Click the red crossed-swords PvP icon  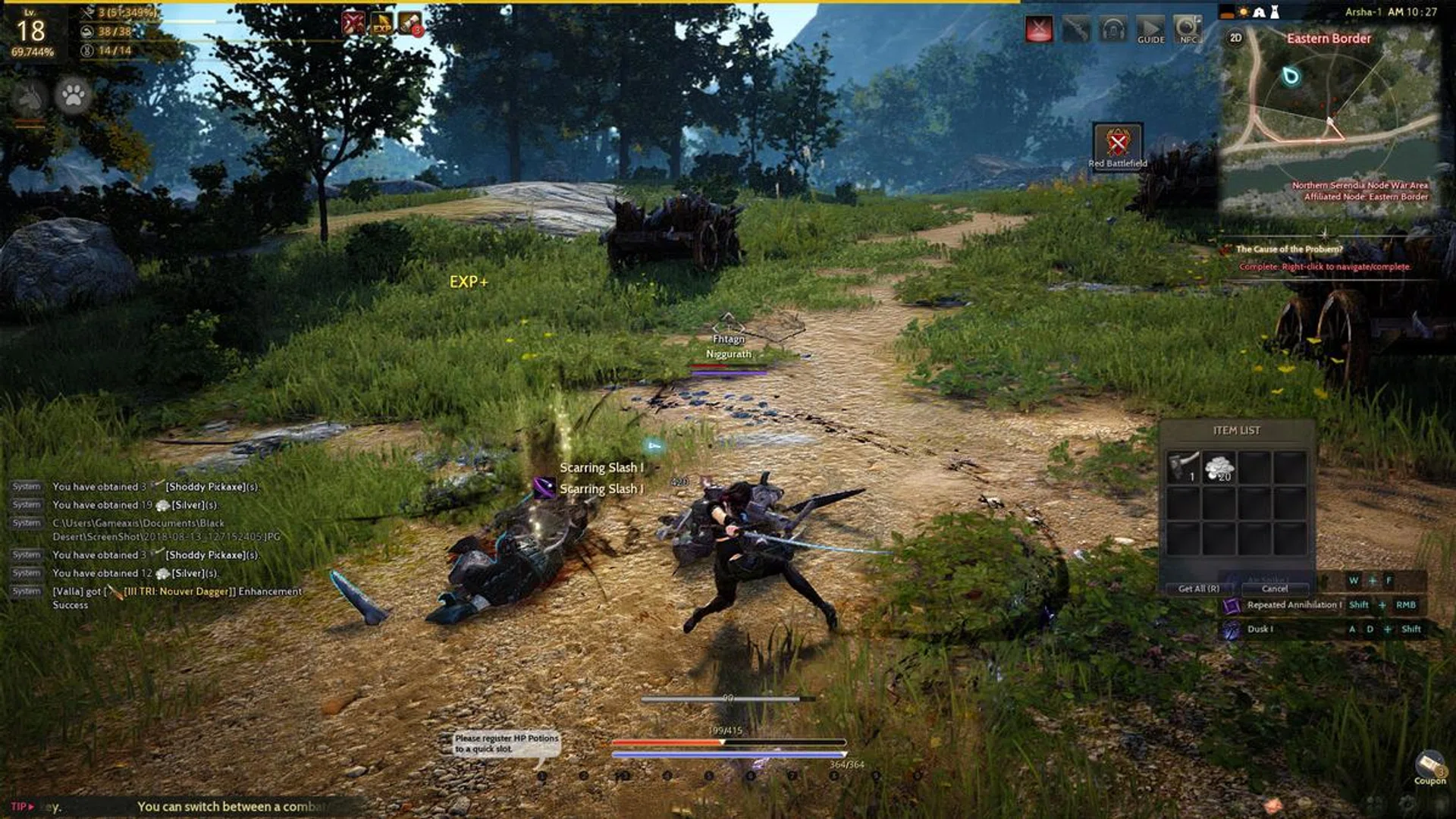(x=1039, y=30)
